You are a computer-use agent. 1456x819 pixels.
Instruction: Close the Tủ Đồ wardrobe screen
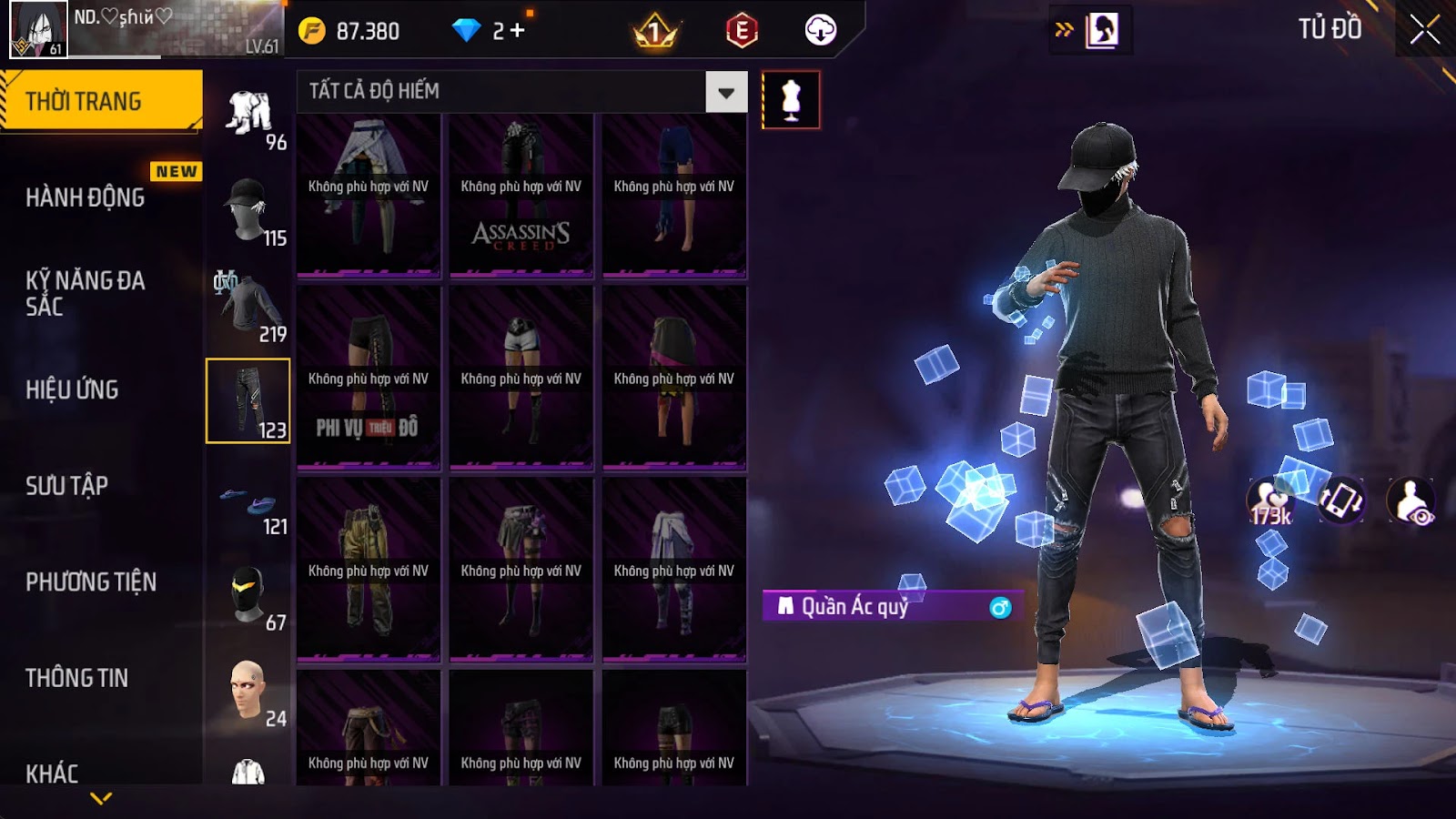point(1424,30)
